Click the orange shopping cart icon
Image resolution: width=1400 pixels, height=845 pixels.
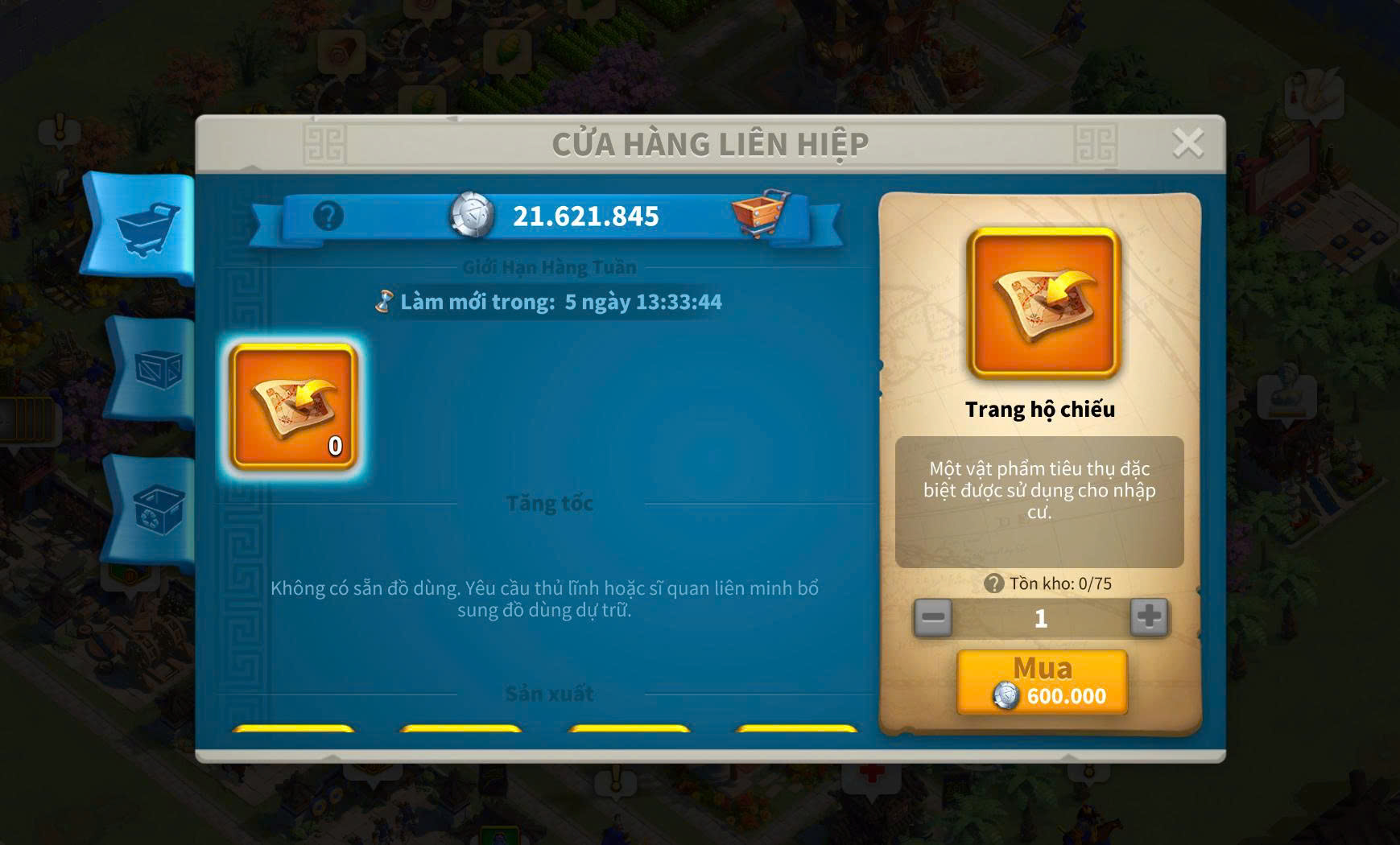coord(759,214)
